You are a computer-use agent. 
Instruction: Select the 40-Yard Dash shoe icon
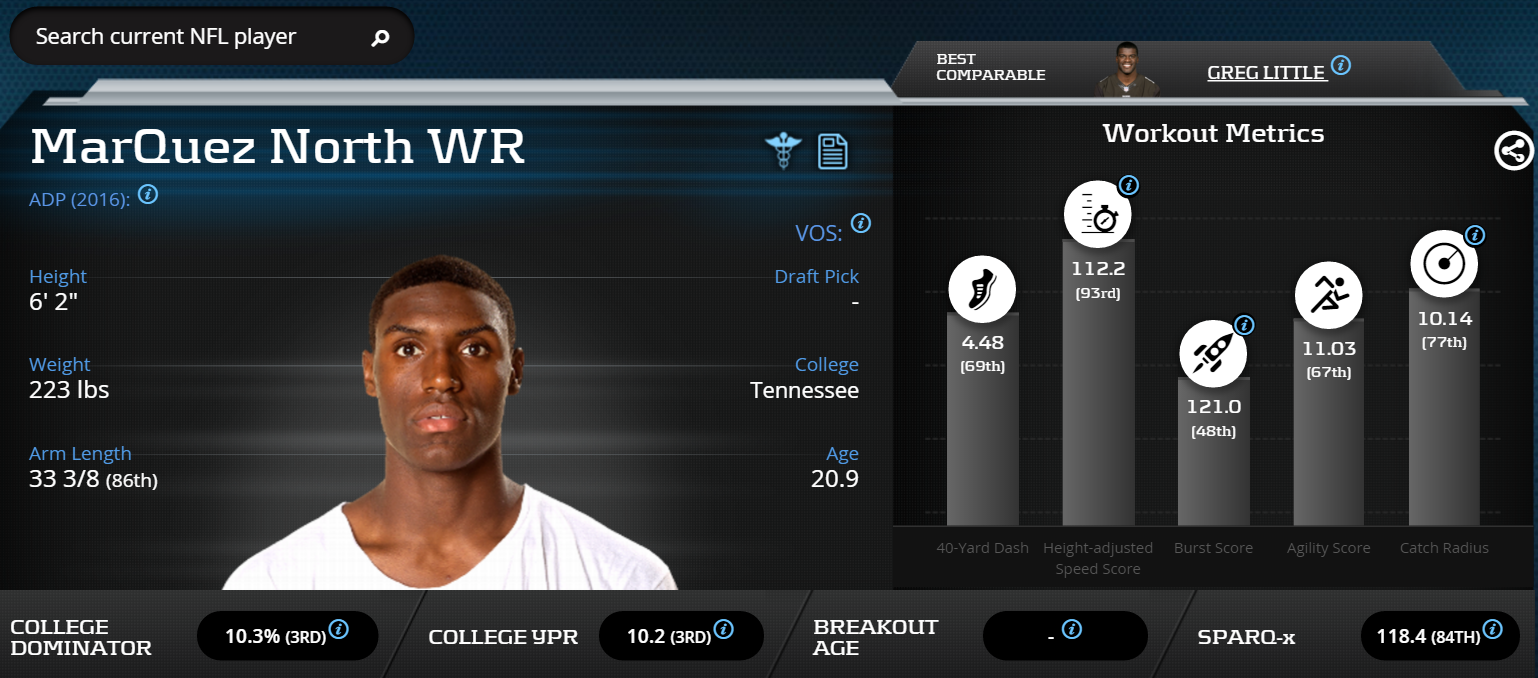(x=982, y=291)
